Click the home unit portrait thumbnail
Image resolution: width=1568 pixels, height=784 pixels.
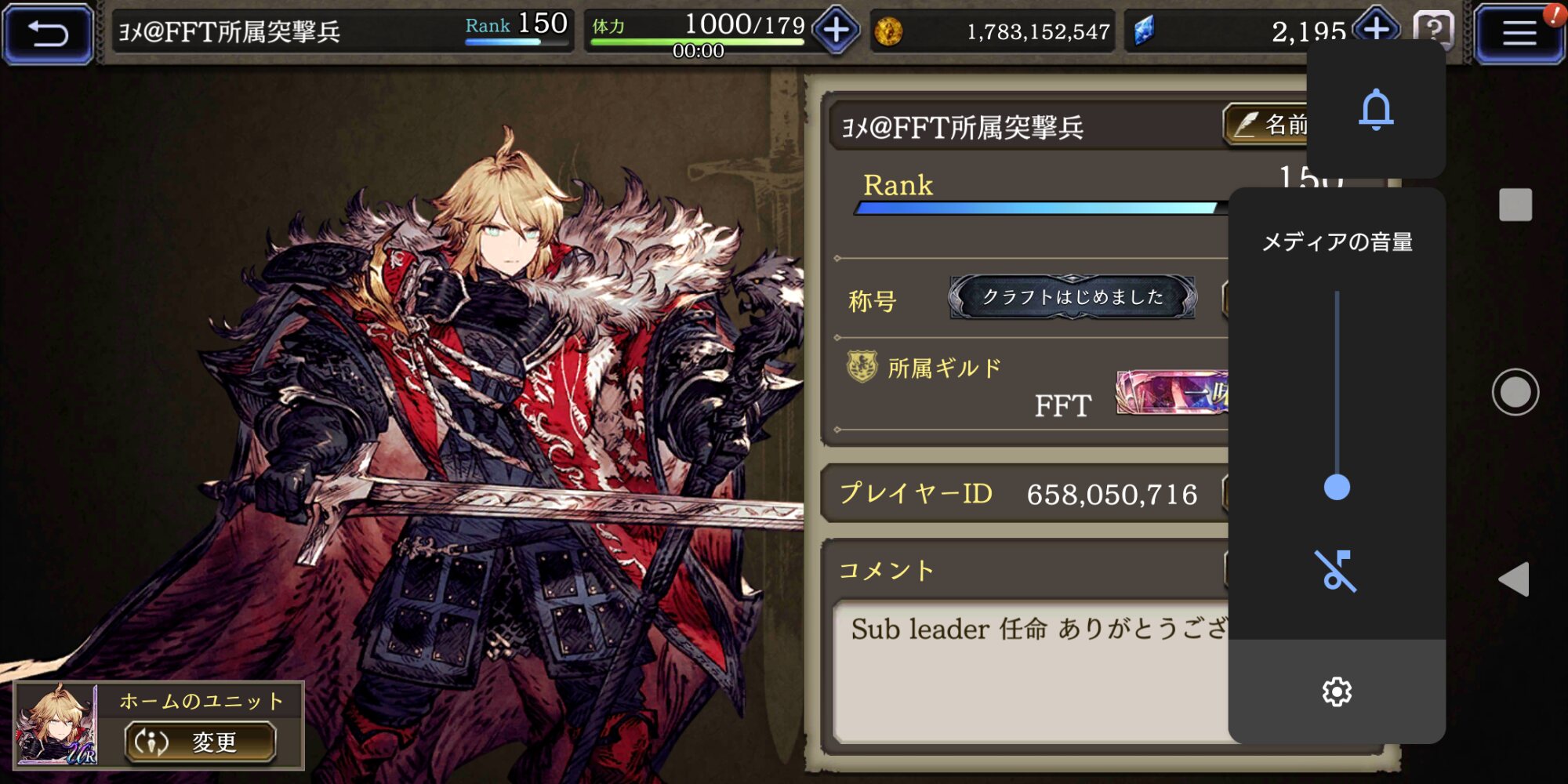tap(56, 724)
